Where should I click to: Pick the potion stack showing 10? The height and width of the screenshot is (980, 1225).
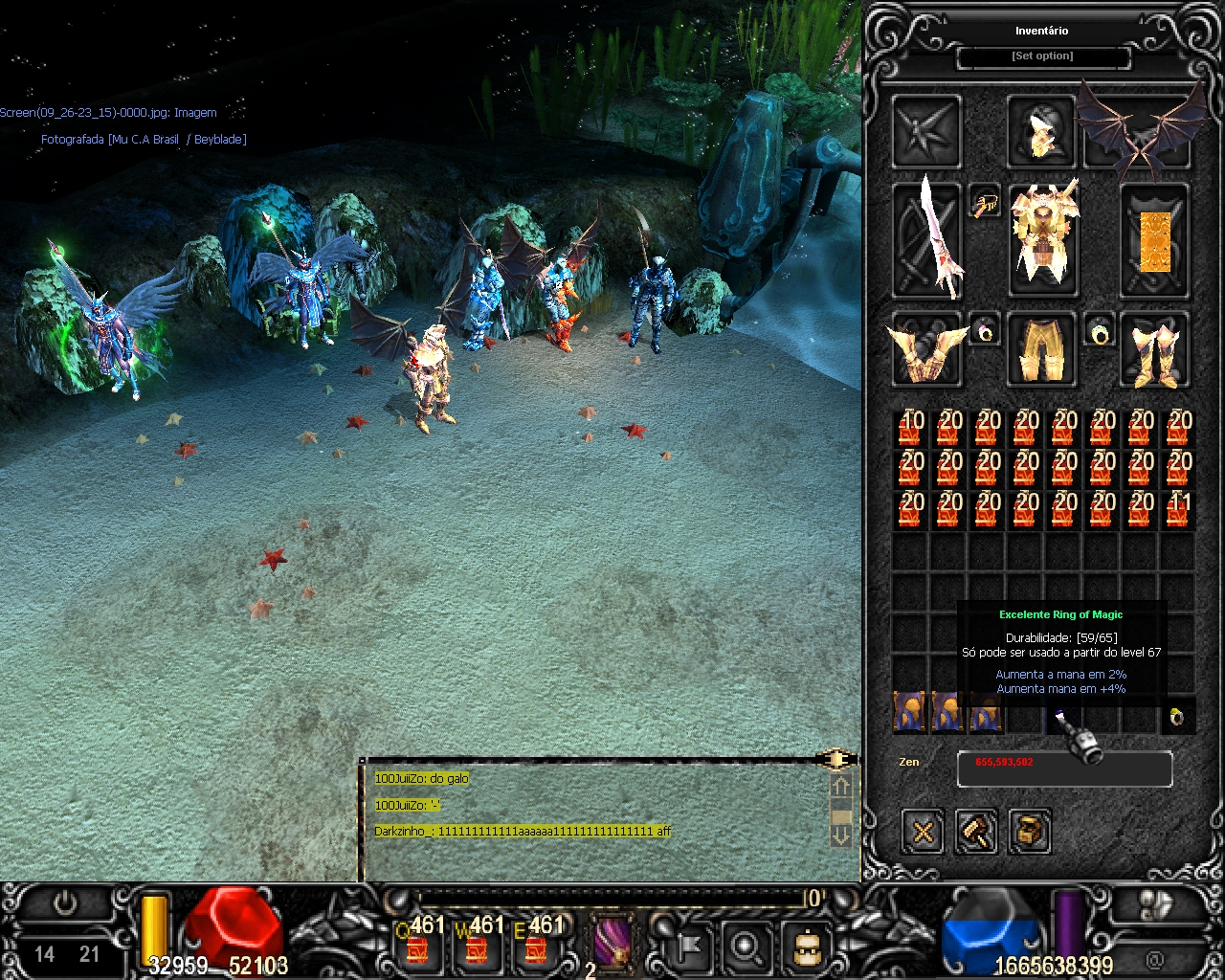tap(909, 429)
